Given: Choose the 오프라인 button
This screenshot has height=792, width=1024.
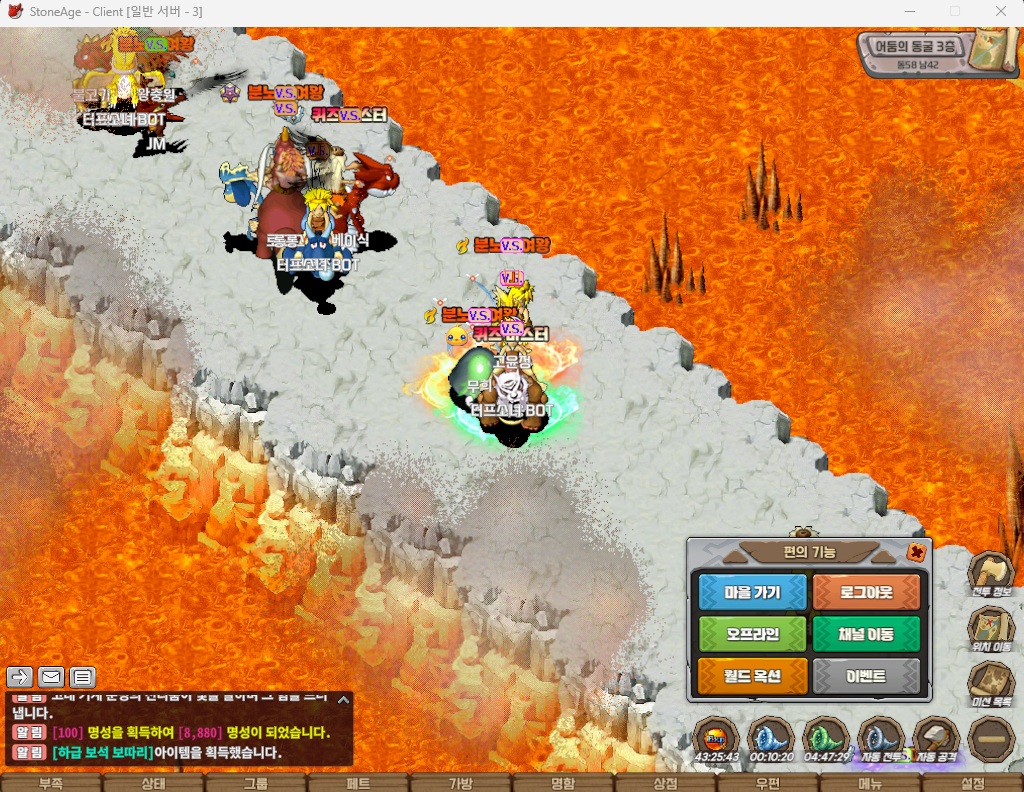Looking at the screenshot, I should click(752, 634).
